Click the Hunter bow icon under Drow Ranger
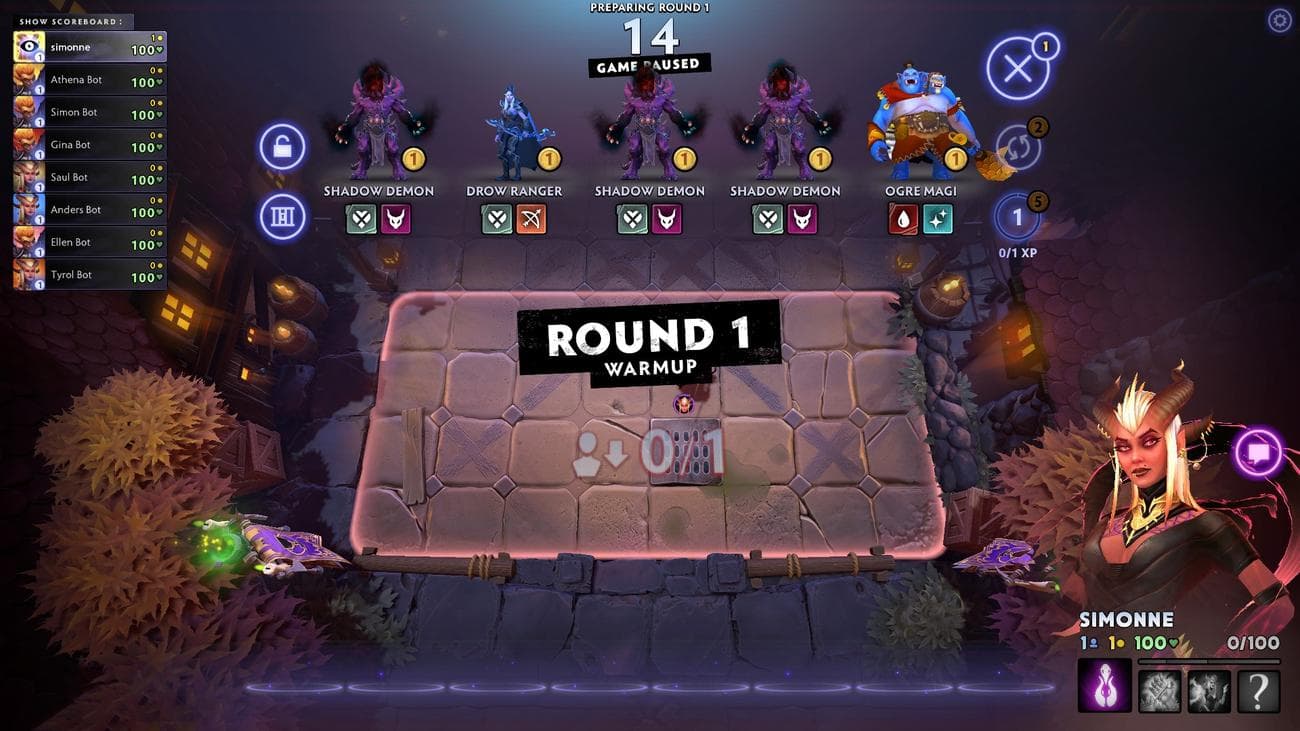This screenshot has width=1300, height=731. coord(532,221)
